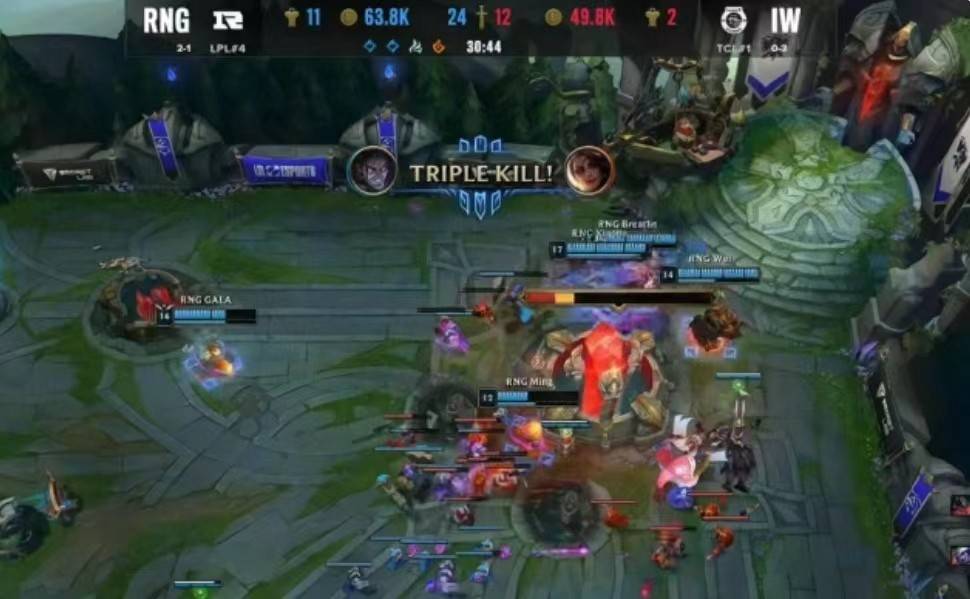Select the killer portrait left of Triple Kill banner
This screenshot has height=599, width=970.
point(371,171)
